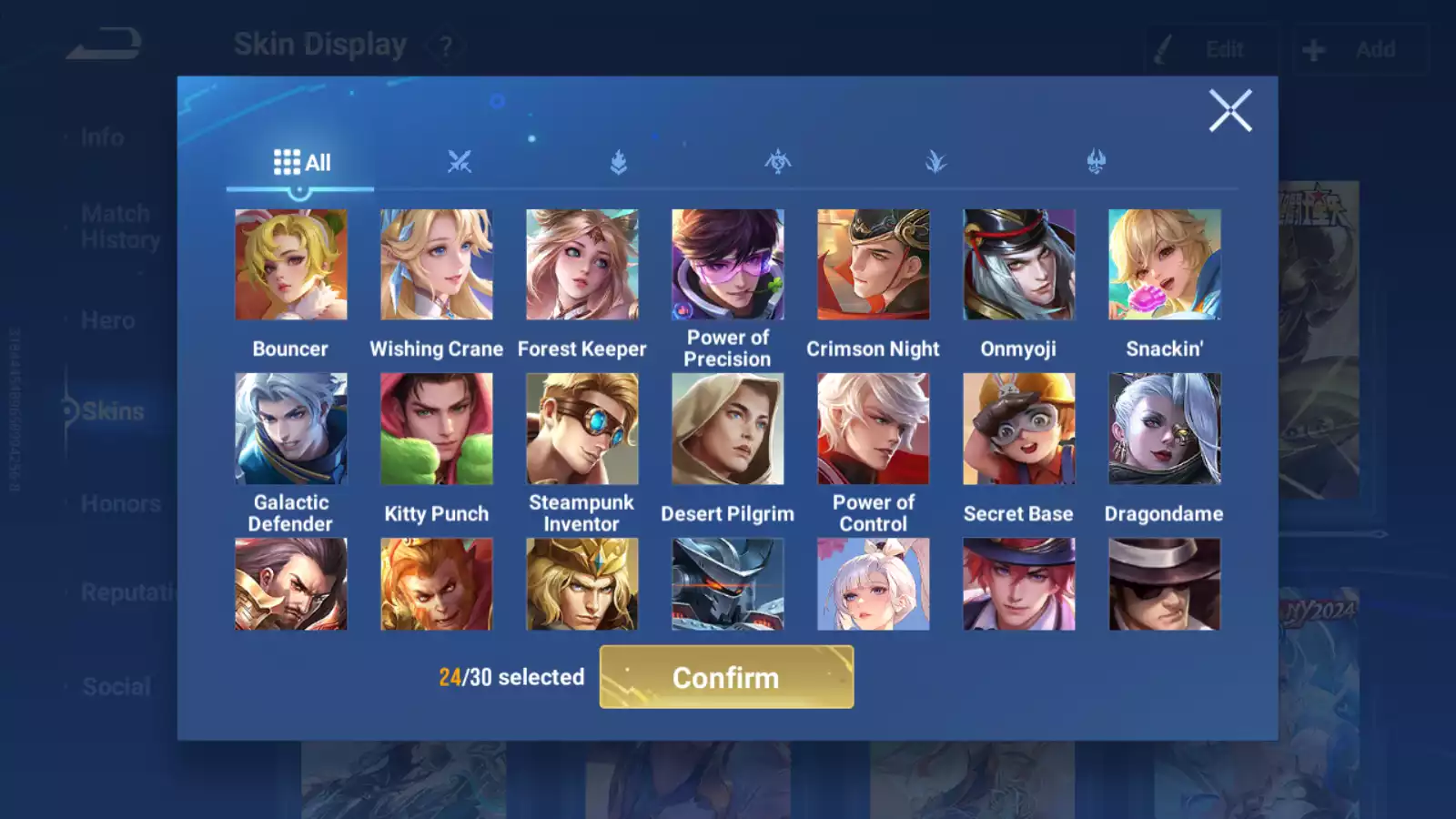
Task: Pick the Dragondame skin portrait
Action: point(1164,429)
